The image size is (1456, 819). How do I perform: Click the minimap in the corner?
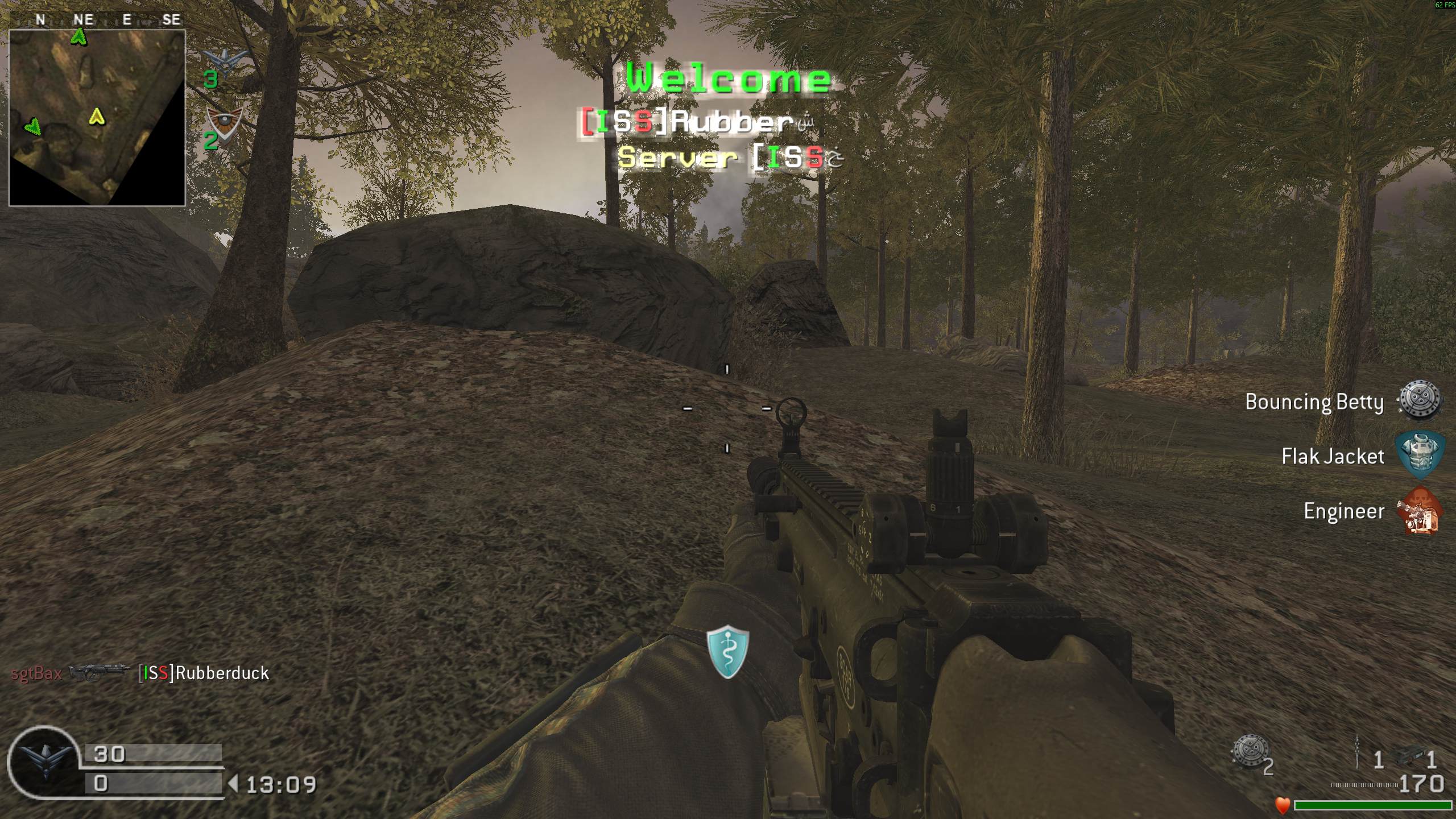(97, 118)
